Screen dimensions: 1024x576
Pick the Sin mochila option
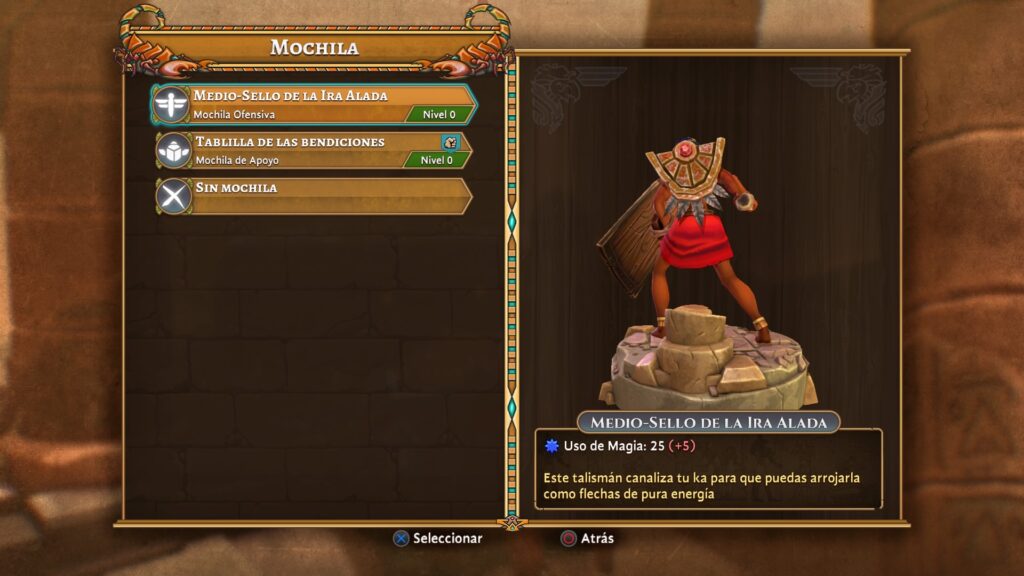(314, 195)
